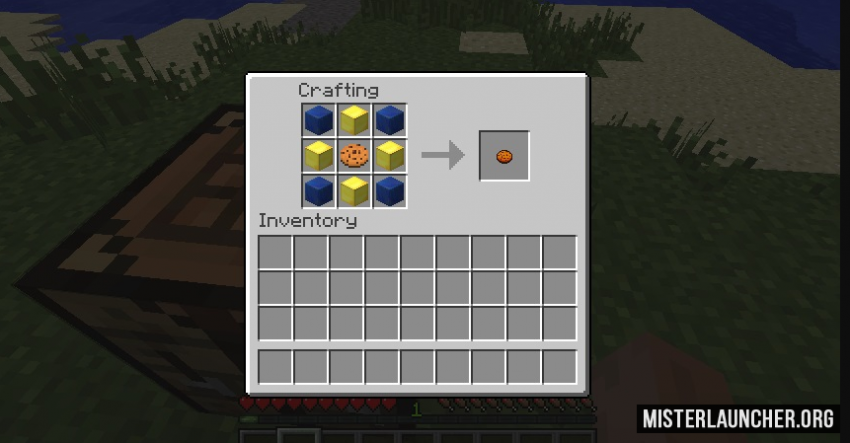Viewport: 850px width, 443px height.
Task: Pick up the cookie in the crafting grid
Action: (x=354, y=155)
